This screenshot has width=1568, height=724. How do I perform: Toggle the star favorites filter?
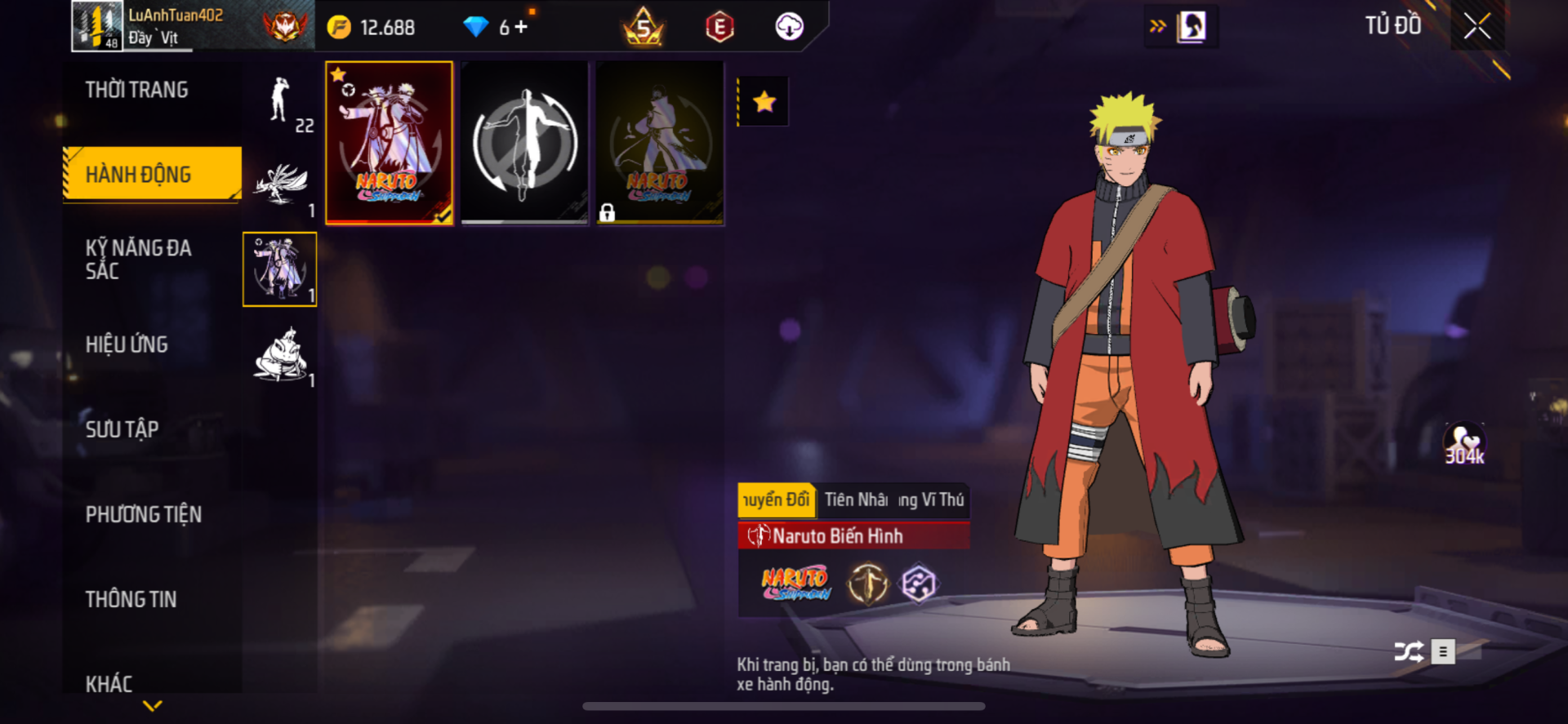[x=764, y=102]
